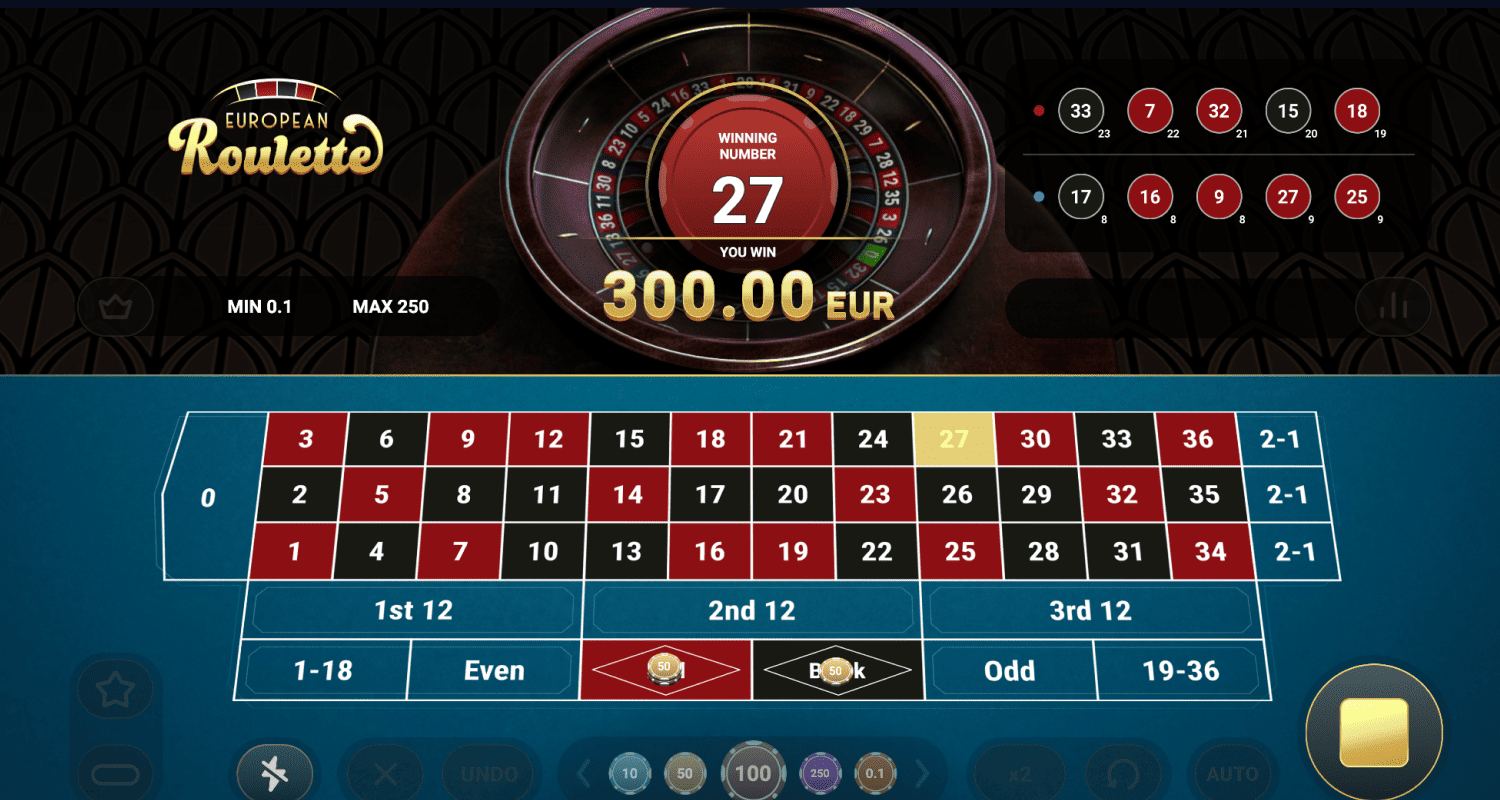Bet on the highlighted number 27

(954, 439)
